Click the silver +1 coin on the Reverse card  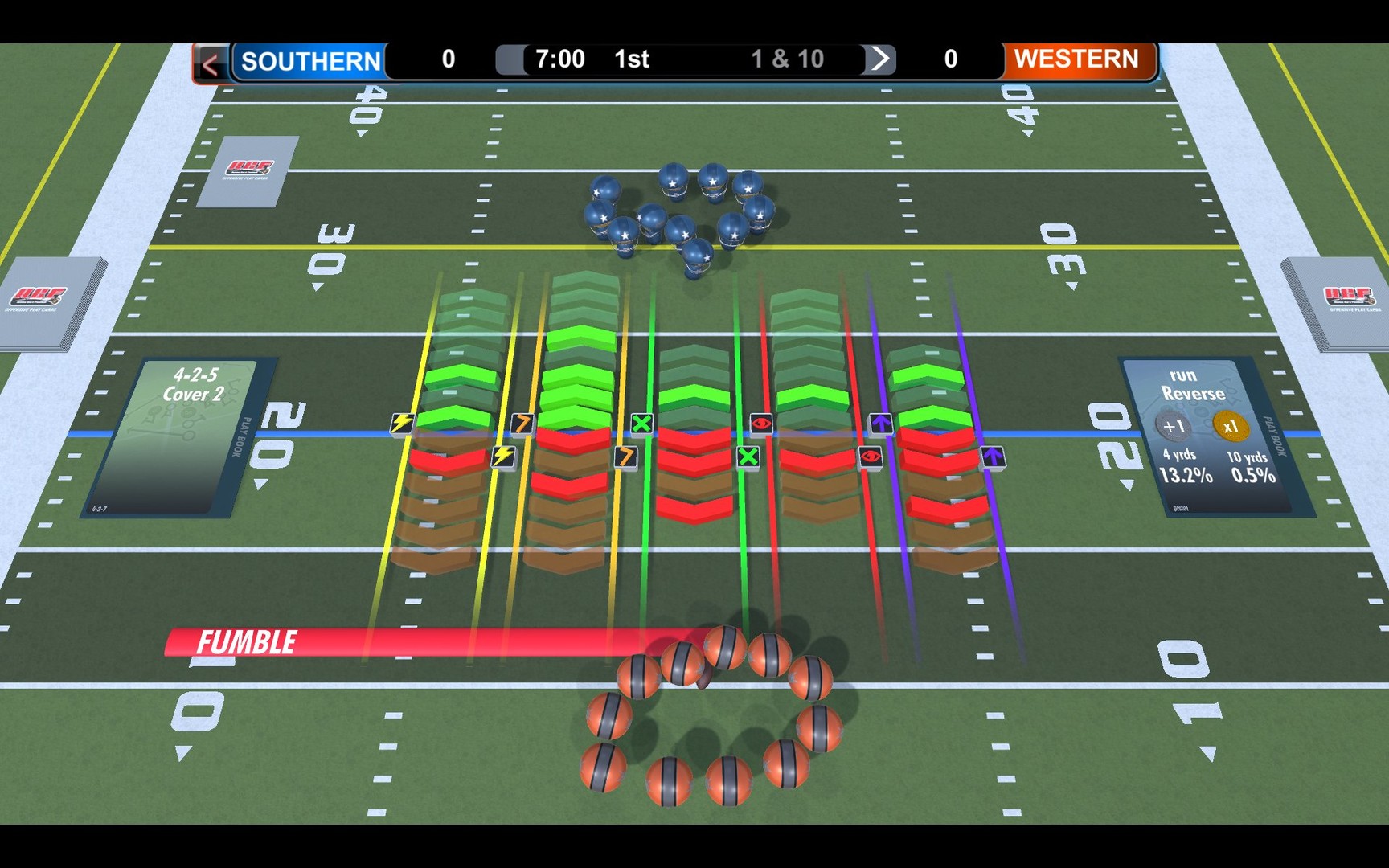tap(1171, 428)
